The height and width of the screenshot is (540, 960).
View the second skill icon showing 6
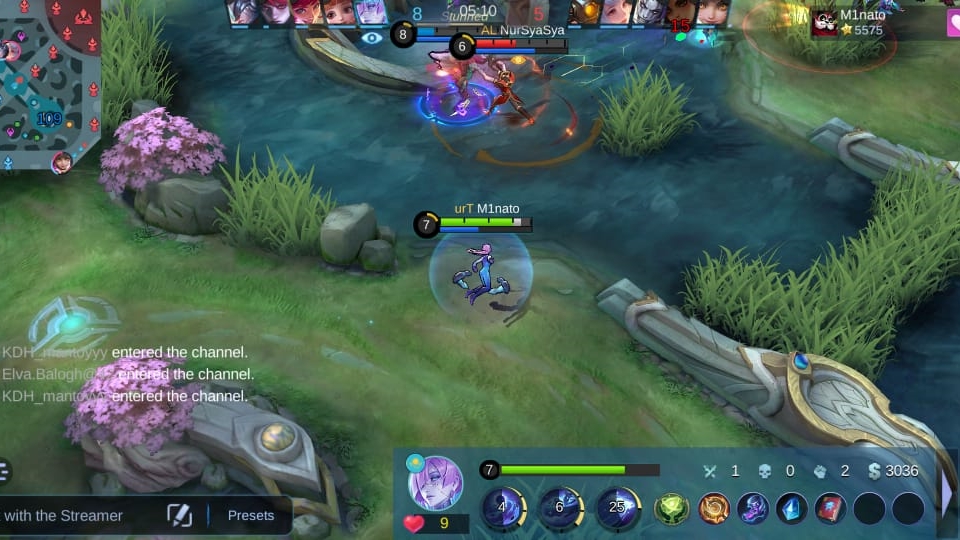point(561,508)
